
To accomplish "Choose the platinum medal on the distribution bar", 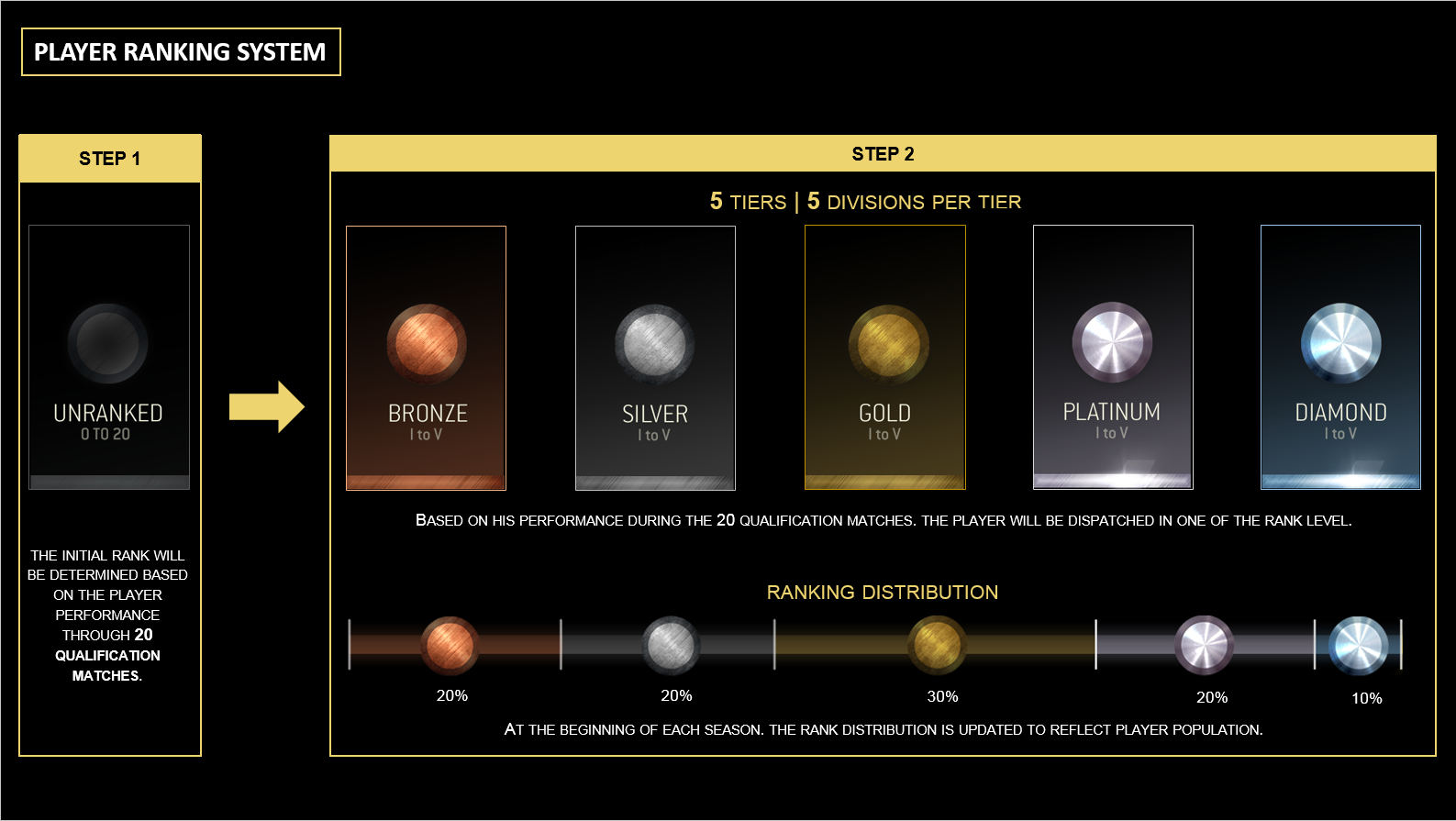I will (x=1204, y=645).
